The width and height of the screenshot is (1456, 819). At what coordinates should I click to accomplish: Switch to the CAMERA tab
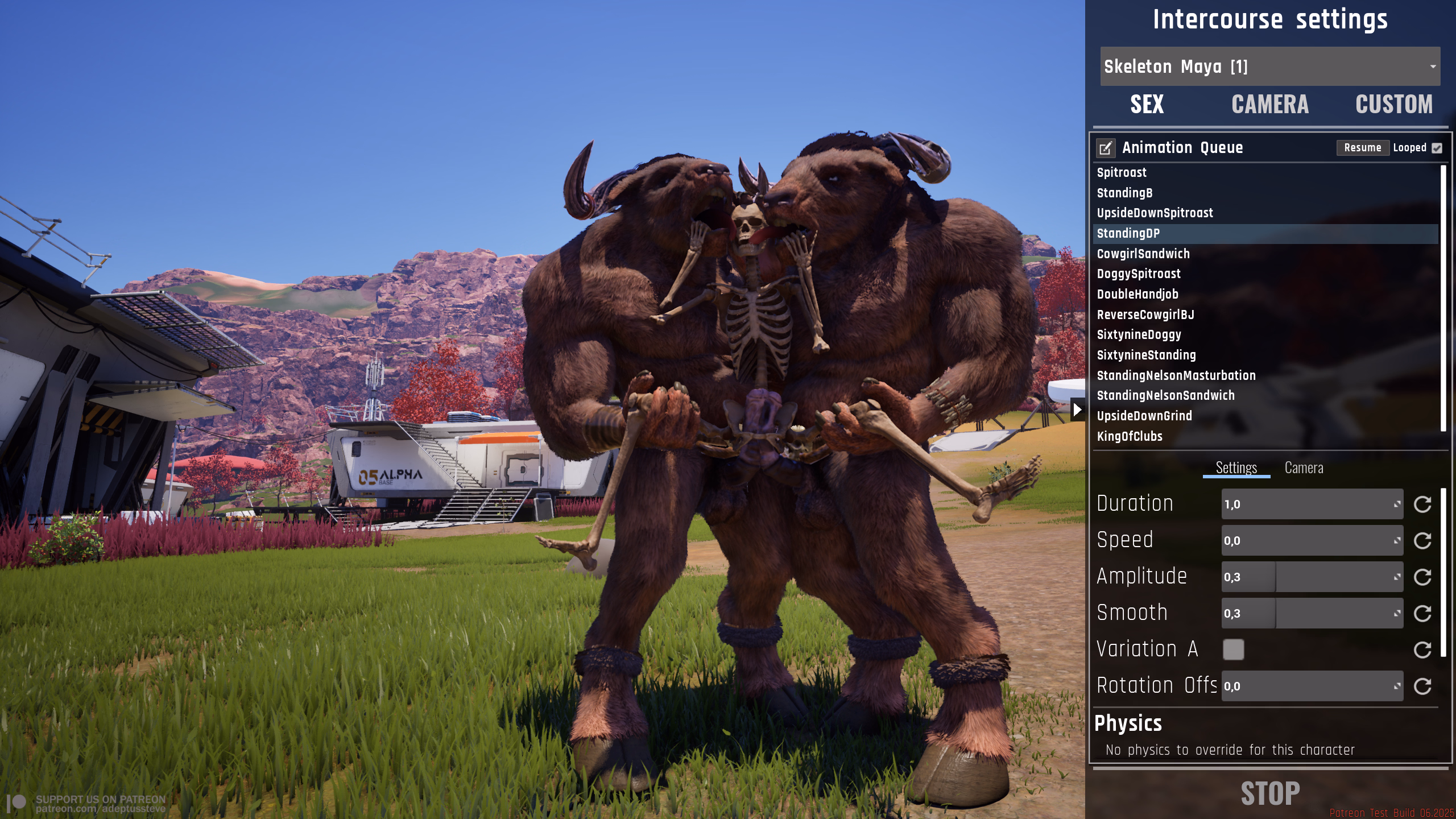tap(1269, 105)
